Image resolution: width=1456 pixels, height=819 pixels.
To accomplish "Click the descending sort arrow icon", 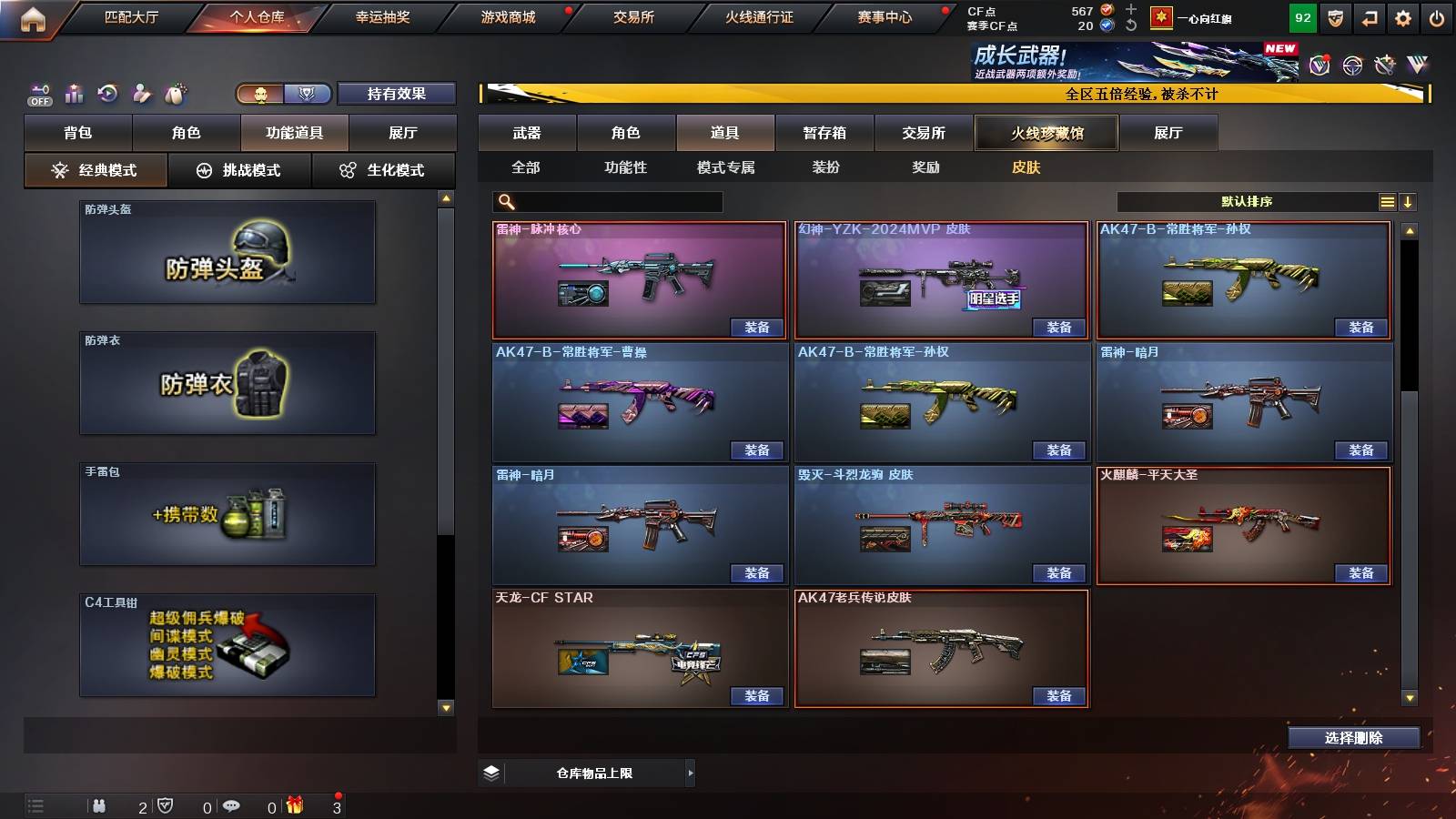I will 1410,201.
